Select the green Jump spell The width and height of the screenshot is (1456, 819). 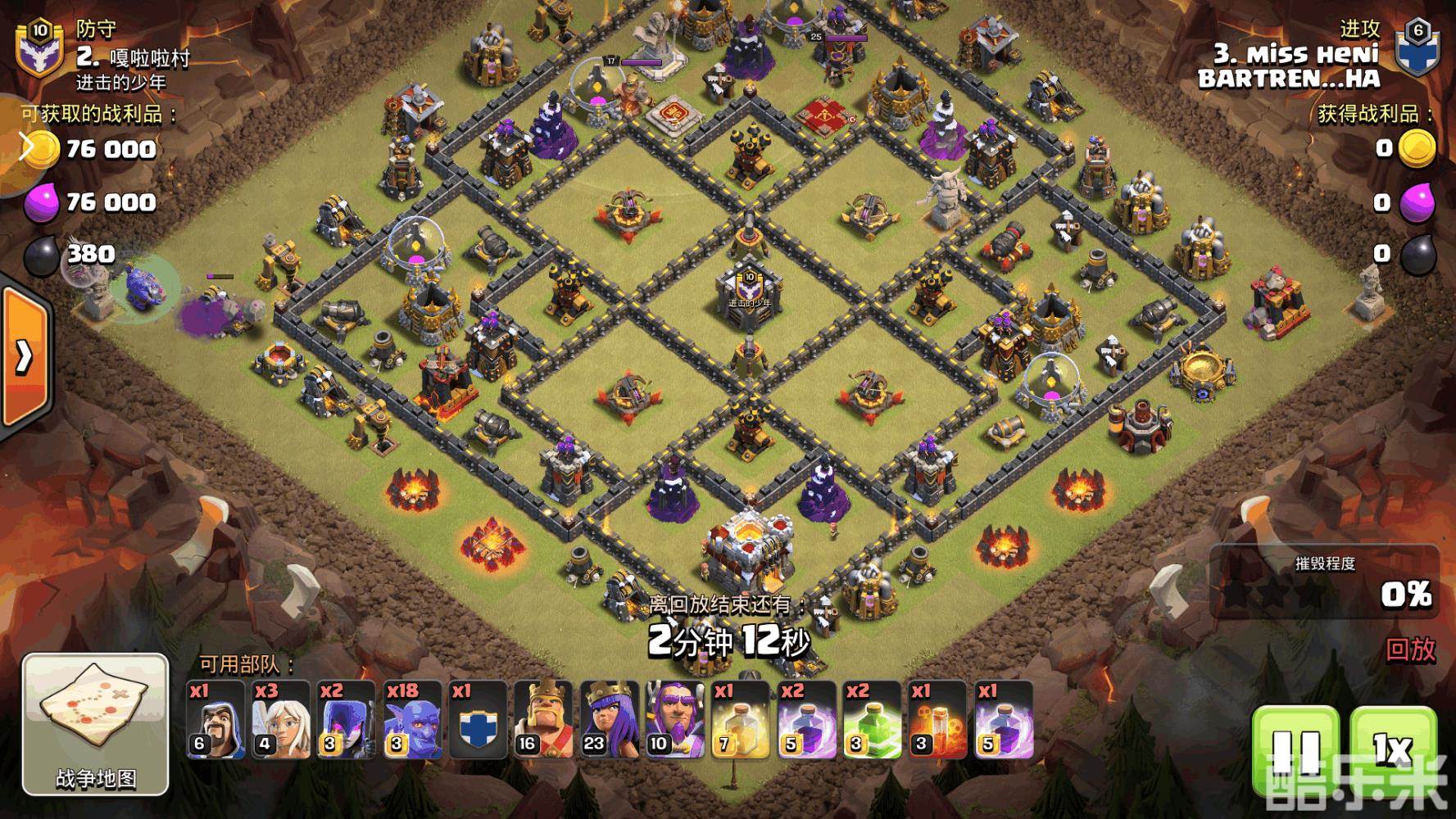(872, 720)
